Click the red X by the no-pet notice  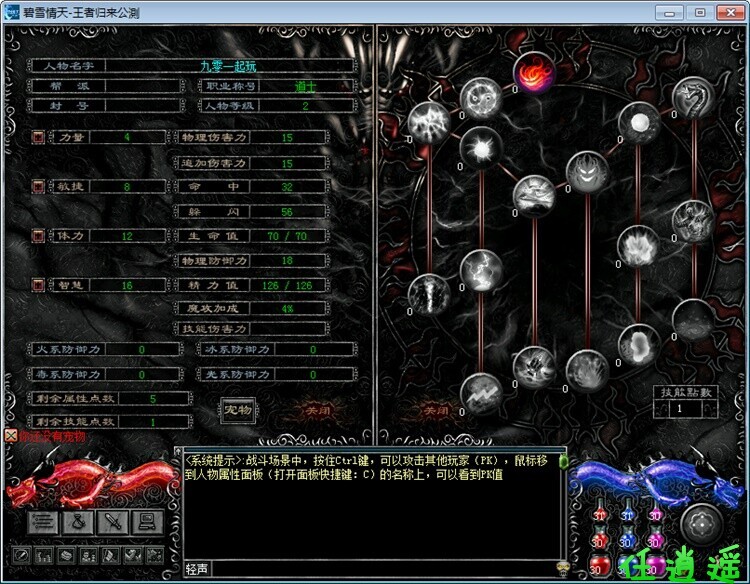click(10, 436)
